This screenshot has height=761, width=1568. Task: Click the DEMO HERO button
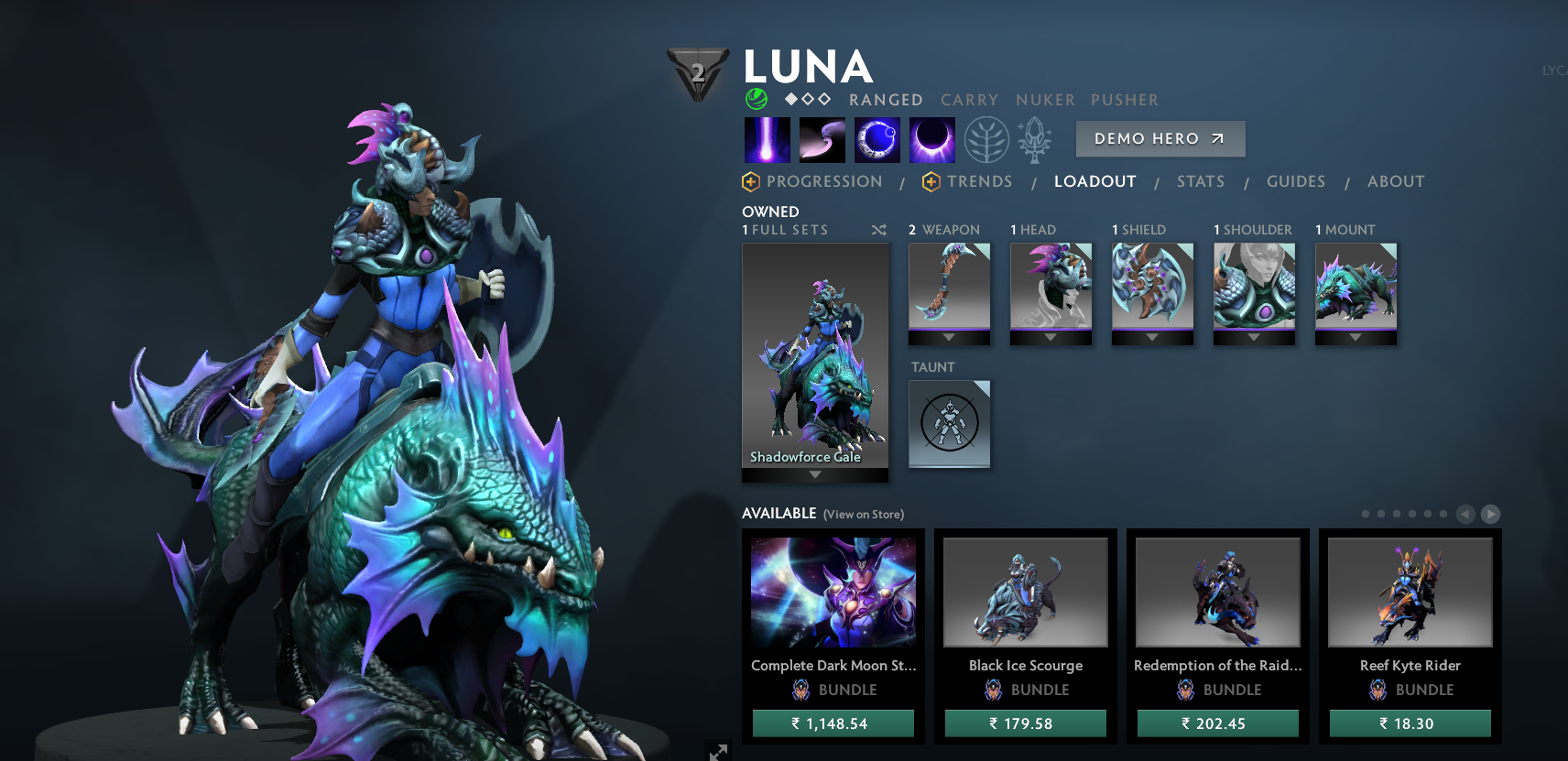1160,138
